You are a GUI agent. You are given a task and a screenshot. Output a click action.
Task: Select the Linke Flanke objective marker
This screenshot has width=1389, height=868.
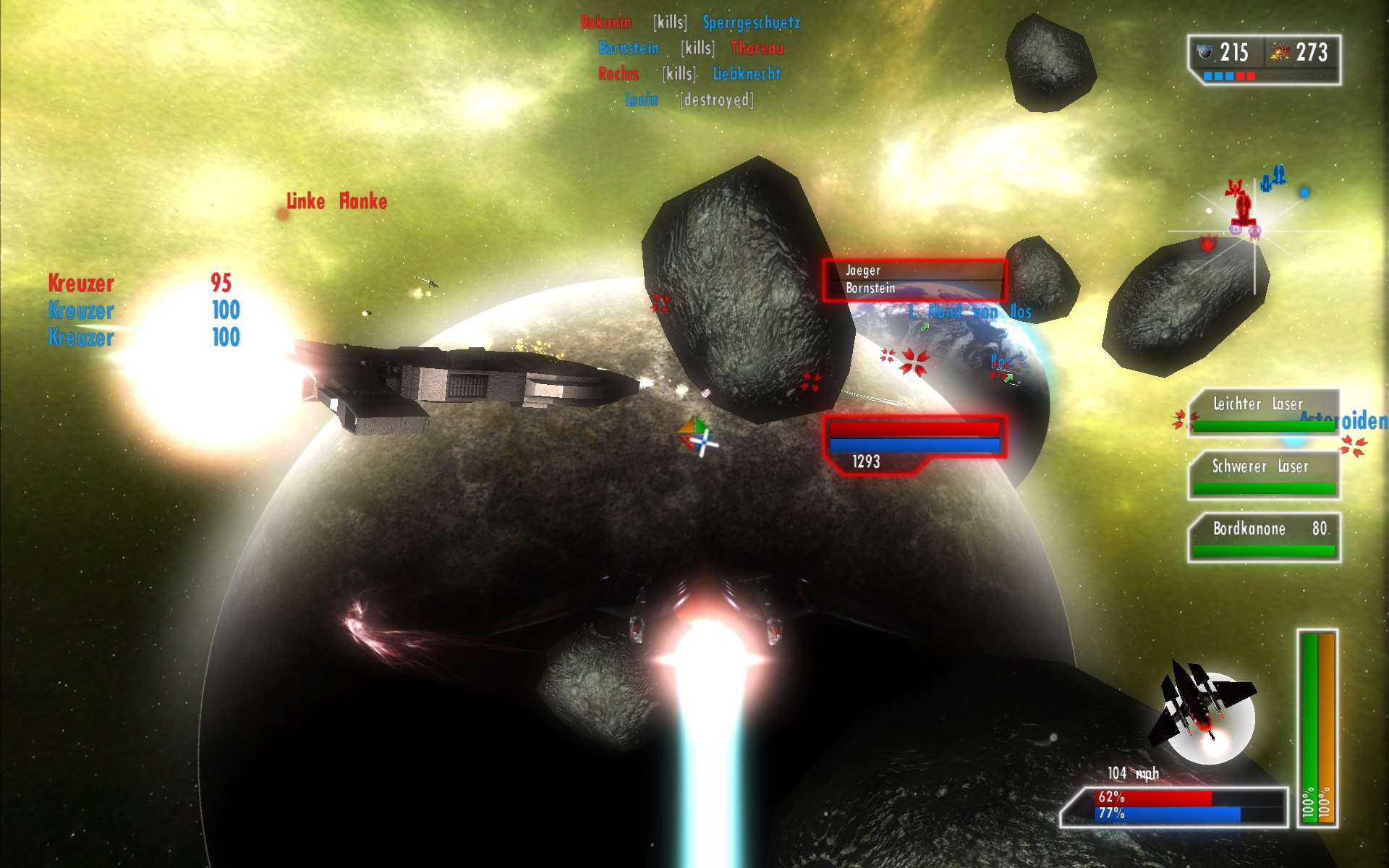[336, 202]
